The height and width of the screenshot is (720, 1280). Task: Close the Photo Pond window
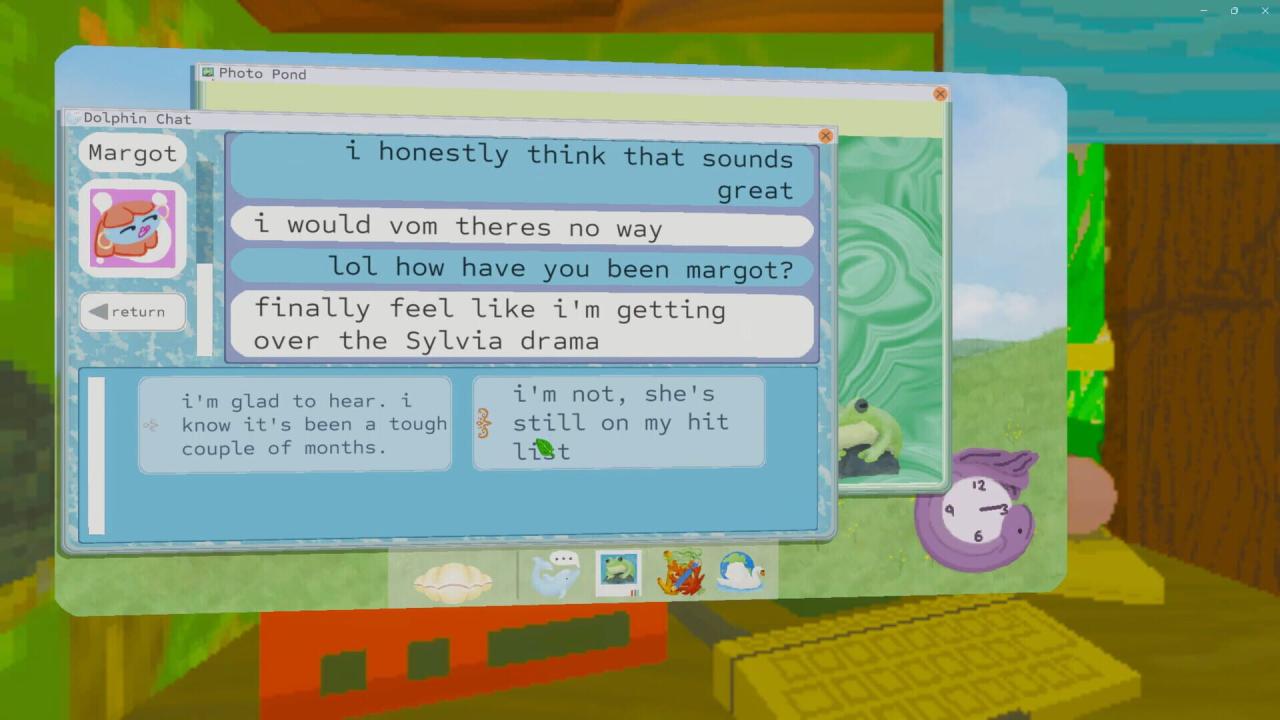click(940, 94)
